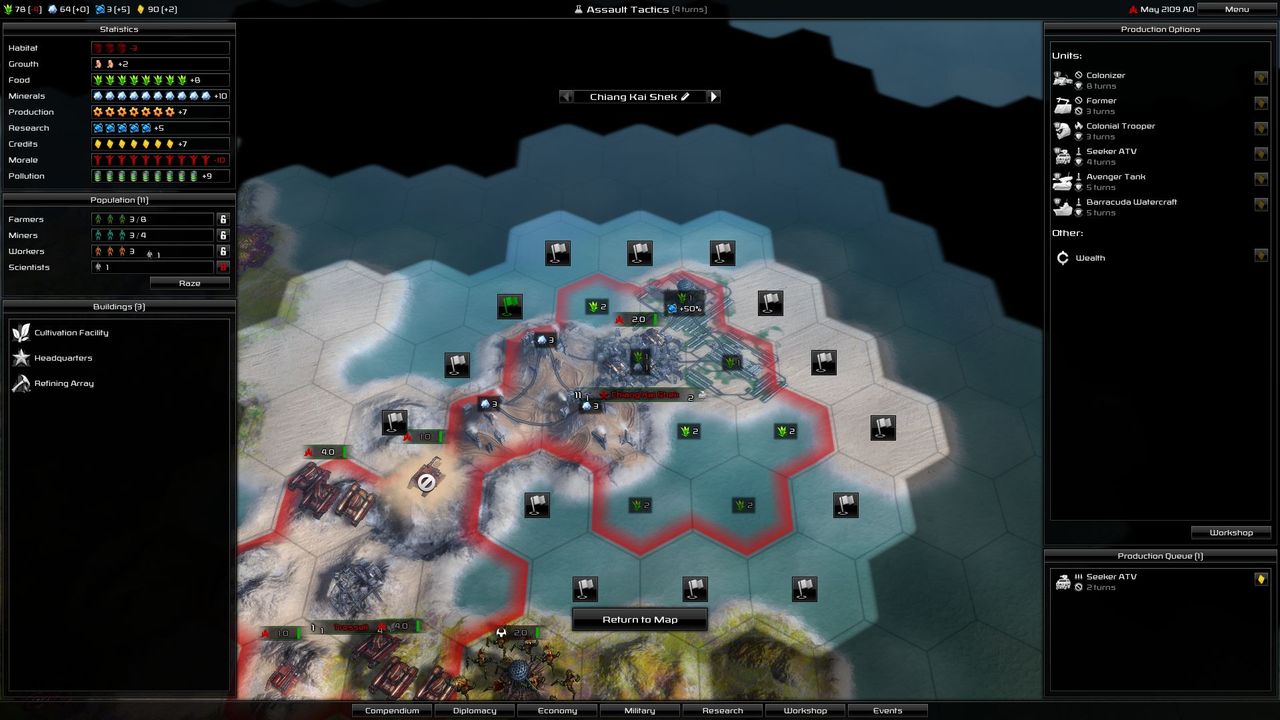Click the Refining Array pickaxe icon
The image size is (1280, 720).
pos(21,382)
